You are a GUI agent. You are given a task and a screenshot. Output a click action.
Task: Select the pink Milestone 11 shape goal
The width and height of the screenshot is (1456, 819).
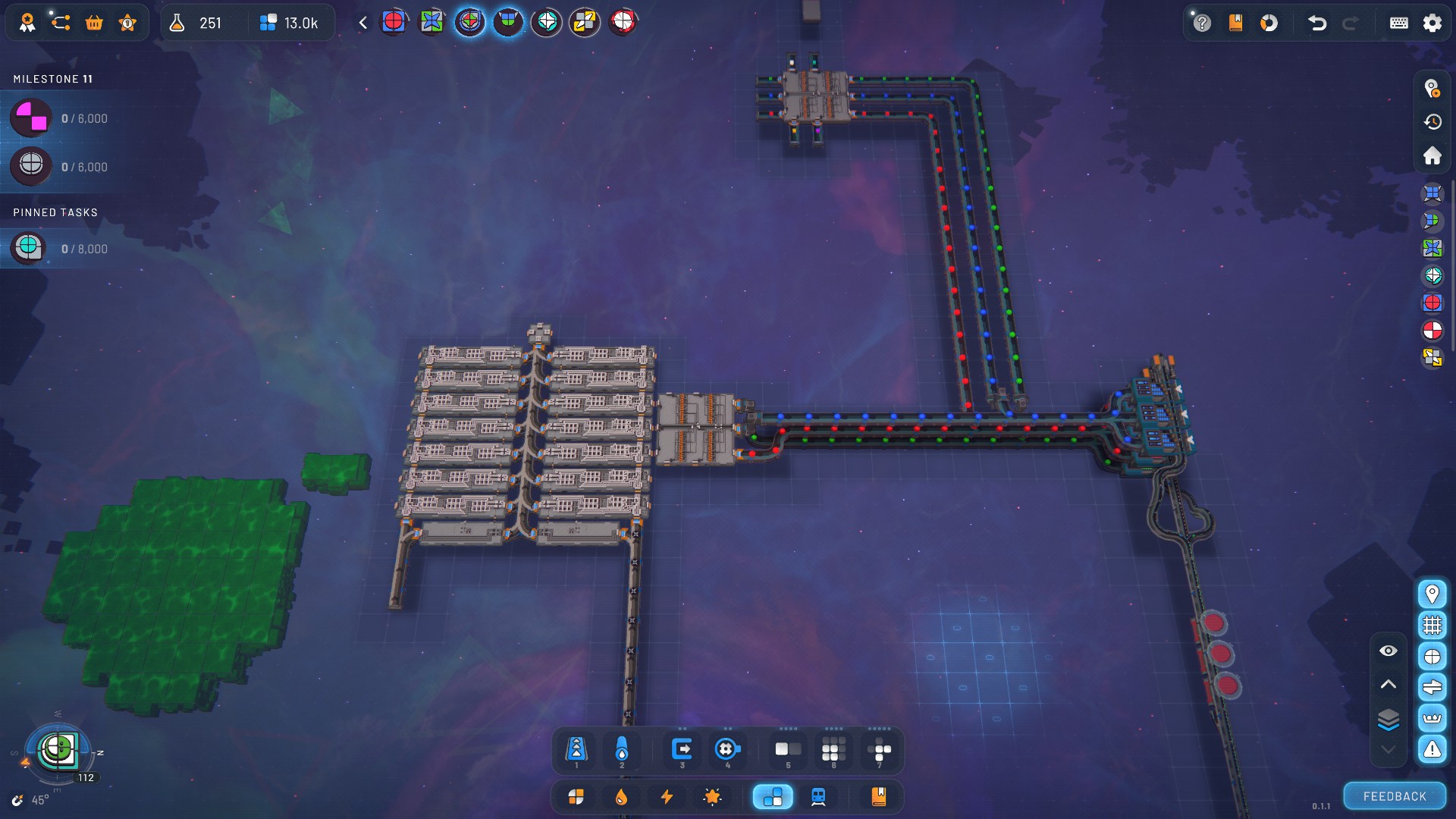31,118
